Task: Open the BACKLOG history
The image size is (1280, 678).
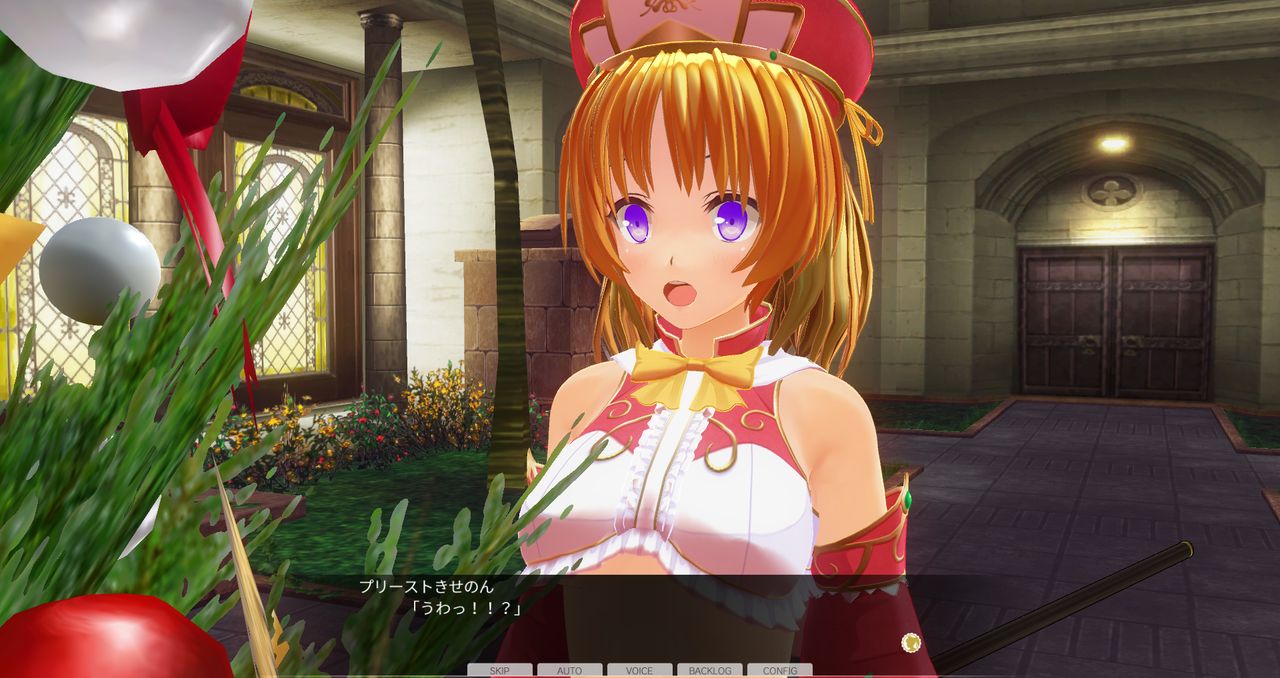Action: point(709,670)
